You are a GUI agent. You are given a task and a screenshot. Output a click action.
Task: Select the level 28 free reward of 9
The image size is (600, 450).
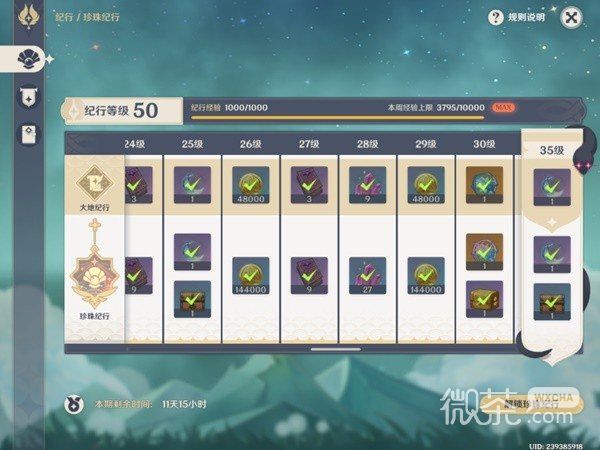[x=368, y=186]
